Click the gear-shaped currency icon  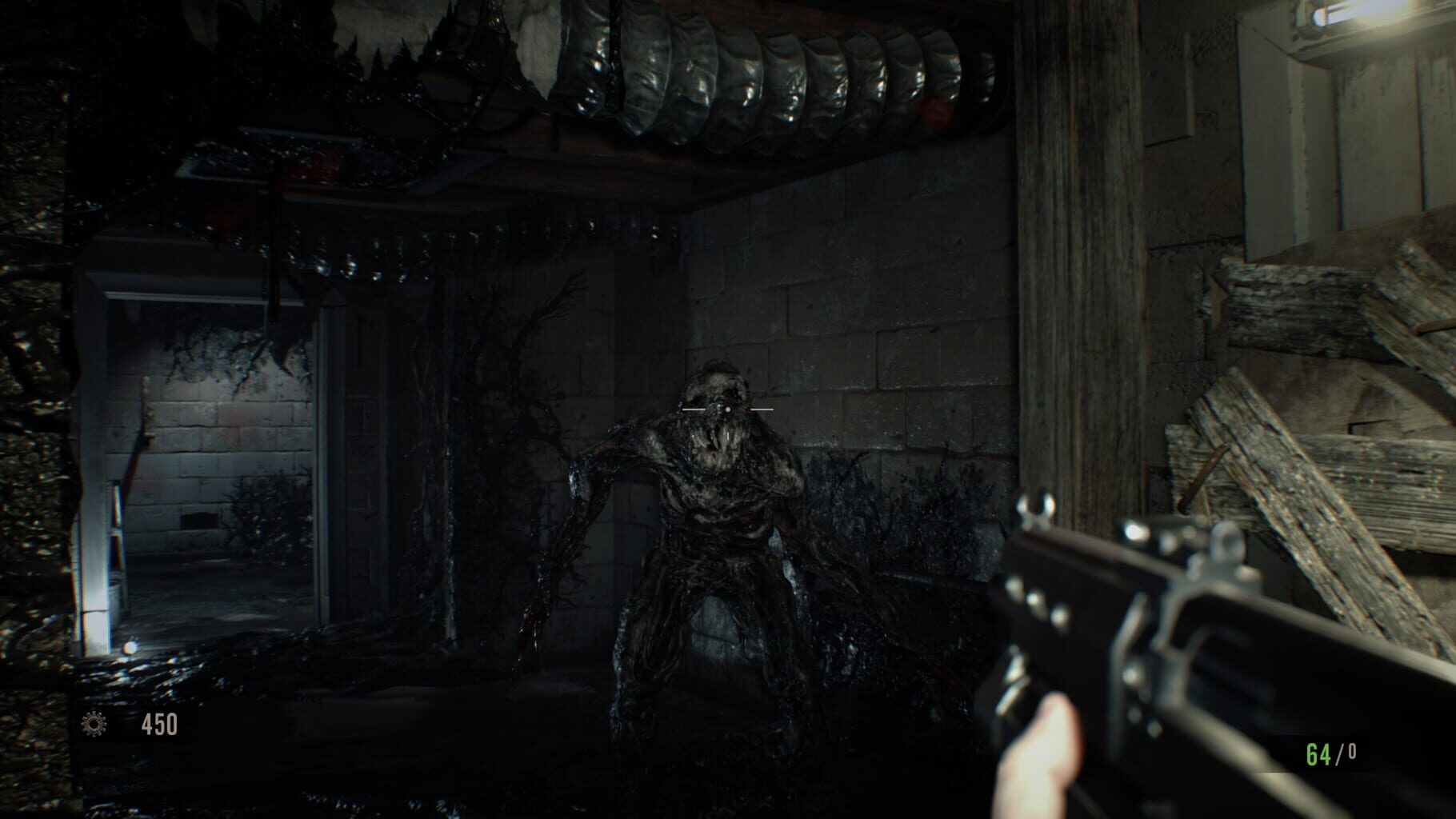94,724
